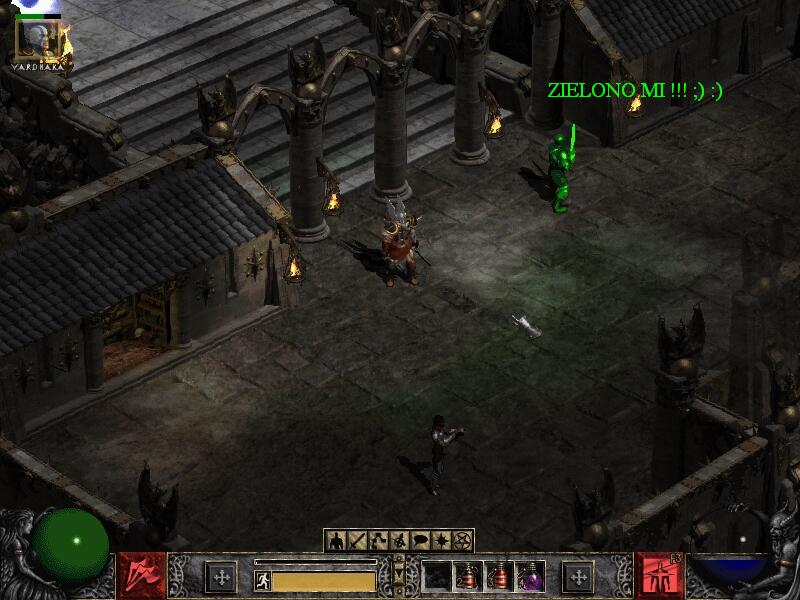Show the skill tree icon panel
Screen dimensions: 800x600
(x=378, y=541)
